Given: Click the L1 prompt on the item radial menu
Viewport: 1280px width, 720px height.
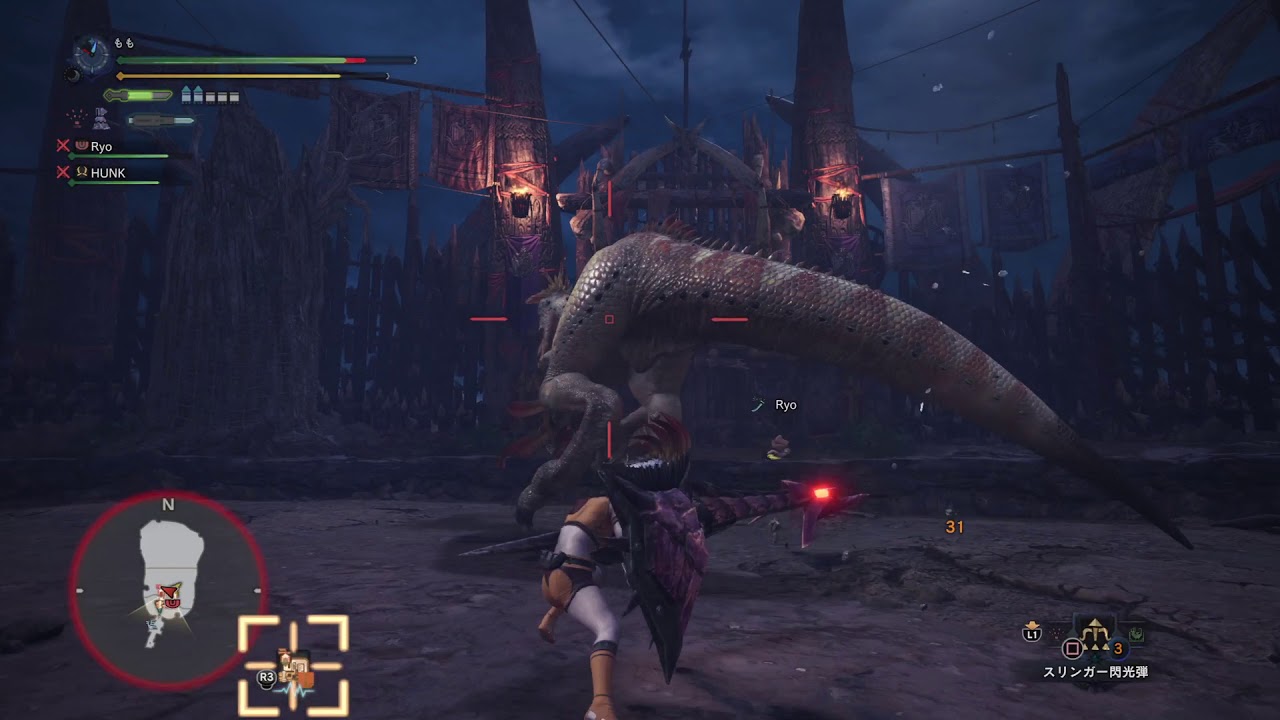Looking at the screenshot, I should (1032, 634).
